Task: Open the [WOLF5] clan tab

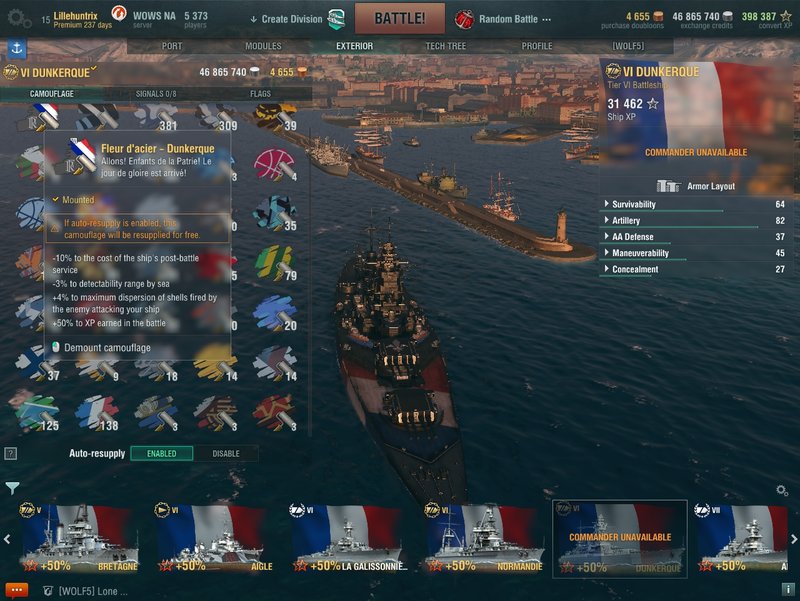Action: pos(630,46)
